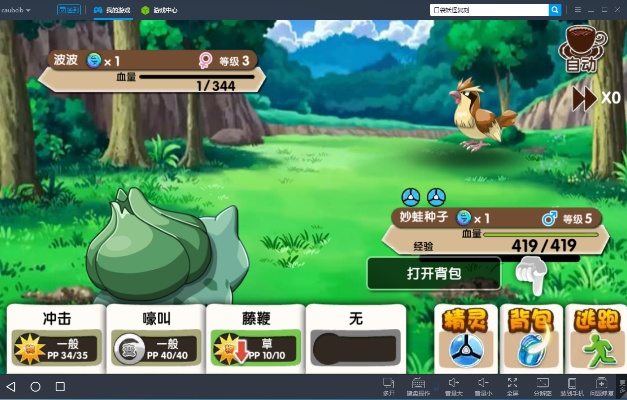
Task: Tap the Android home circle button
Action: [36, 386]
